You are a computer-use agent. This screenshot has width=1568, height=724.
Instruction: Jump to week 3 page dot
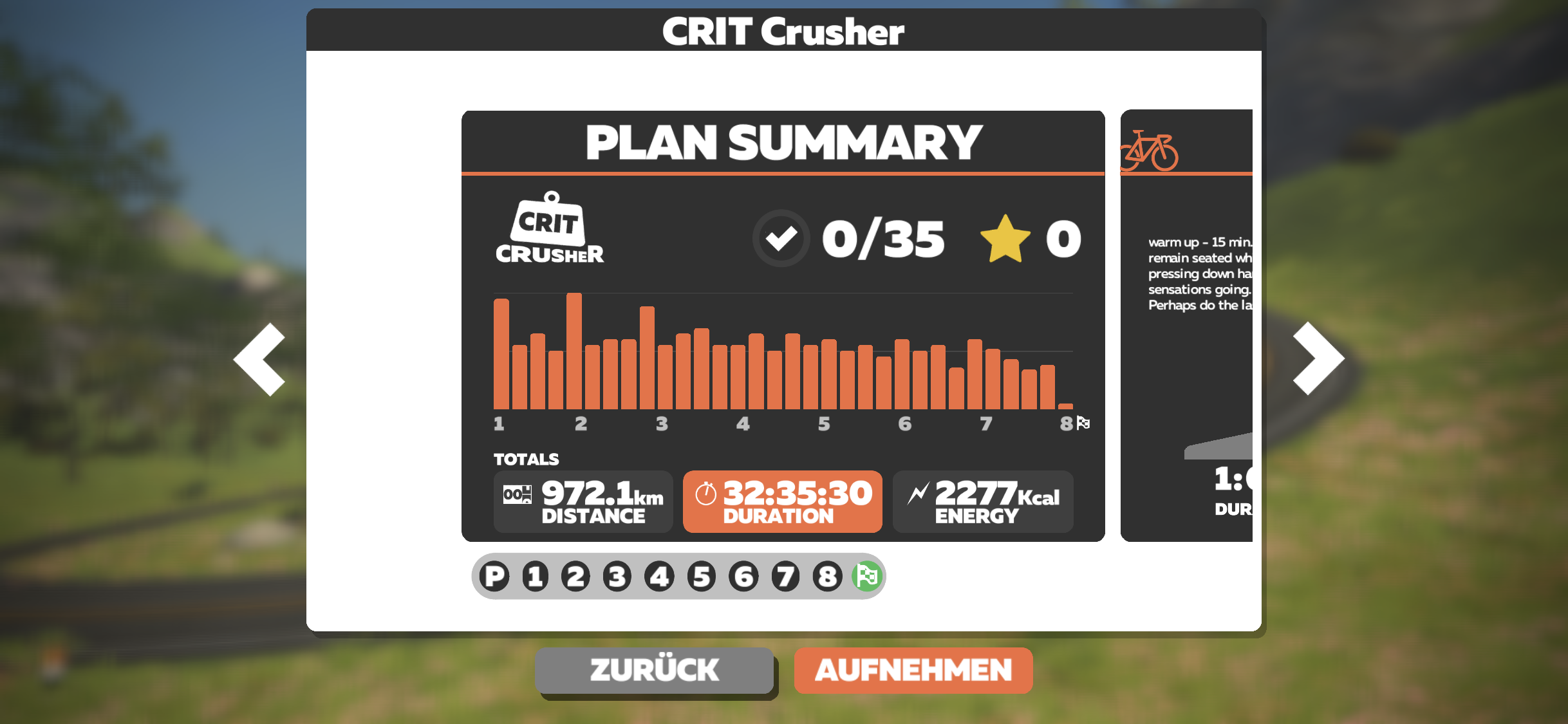coord(617,576)
